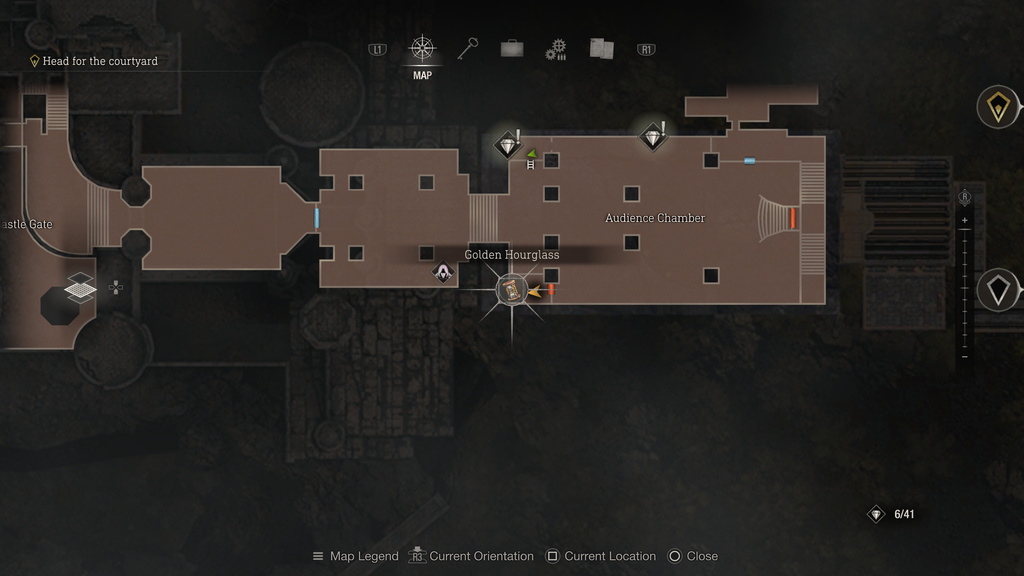Show the Map Legend
Screen dimensions: 1024x576
355,556
